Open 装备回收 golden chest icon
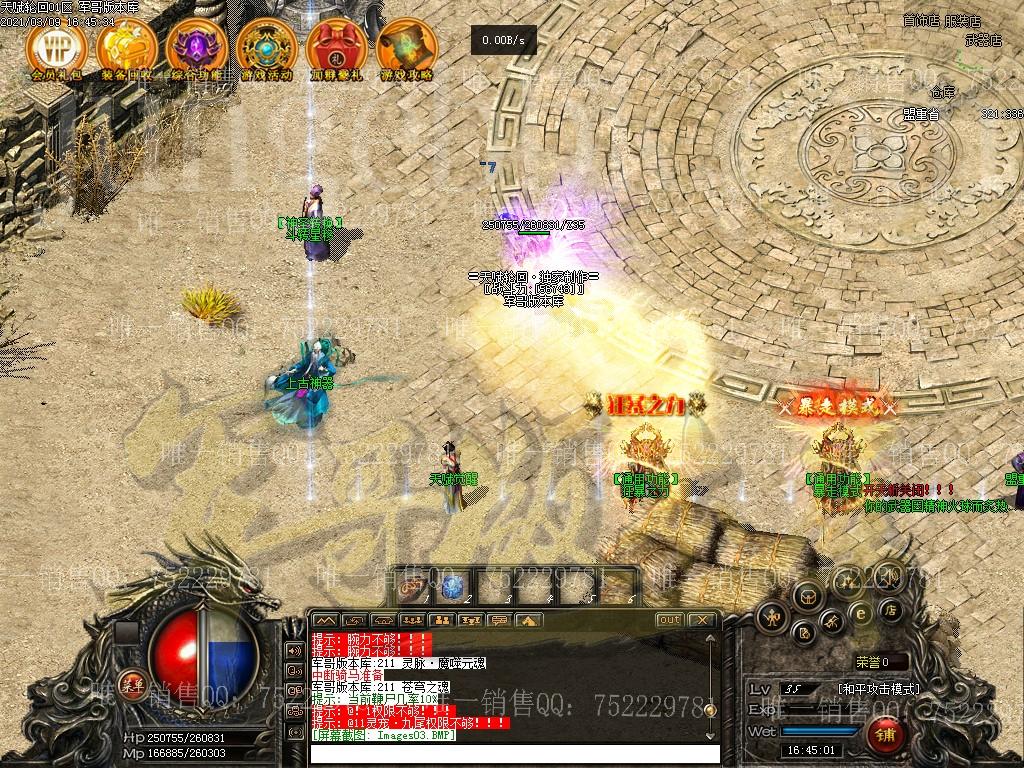Image resolution: width=1024 pixels, height=768 pixels. [126, 47]
